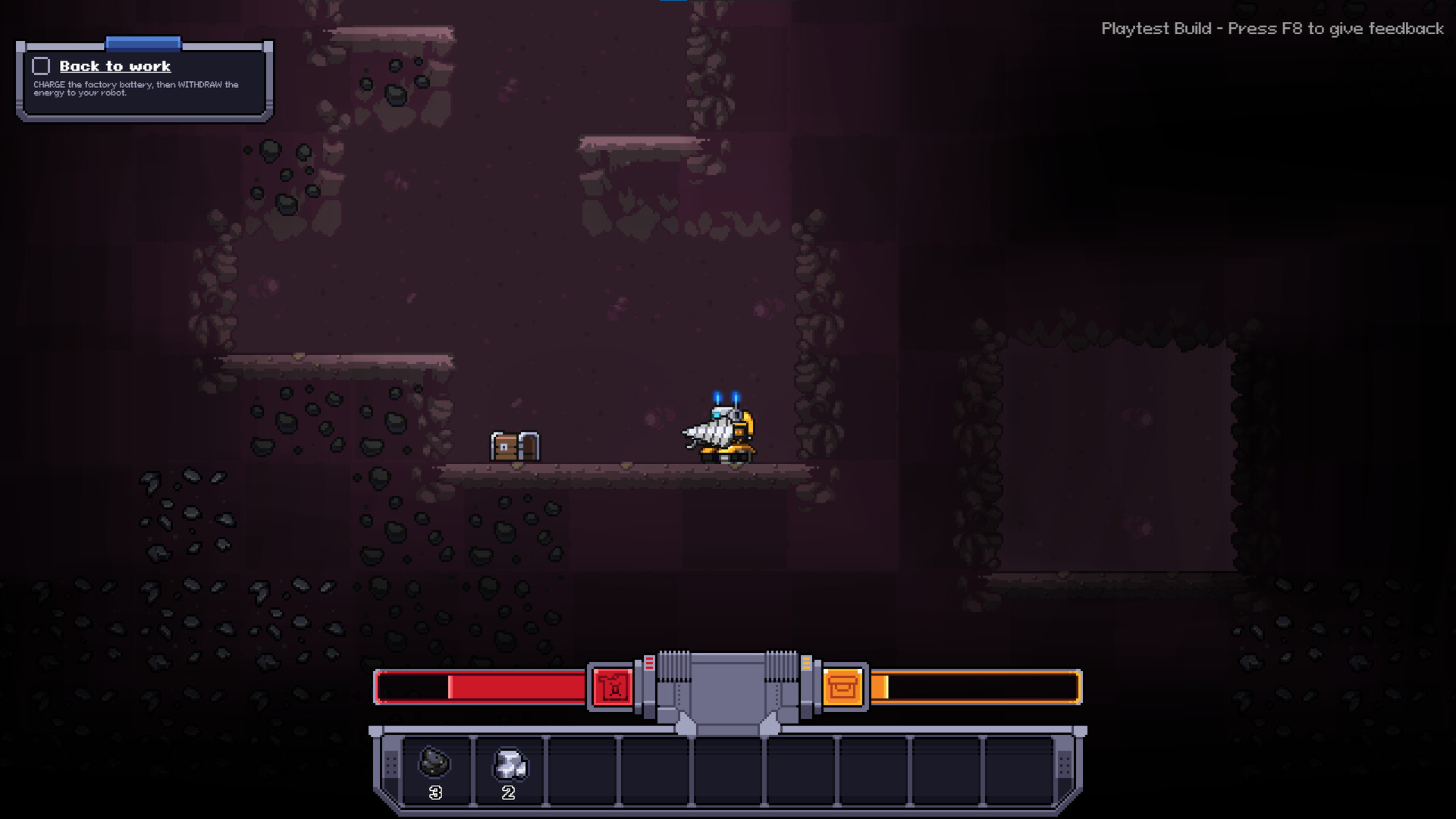1456x819 pixels.
Task: Collapse the quest panel via its blue top tab
Action: [143, 43]
